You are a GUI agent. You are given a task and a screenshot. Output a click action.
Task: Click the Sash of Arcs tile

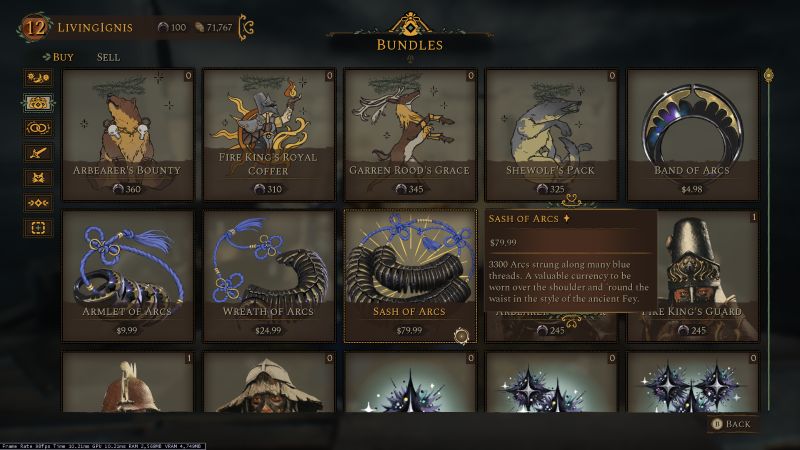click(409, 275)
